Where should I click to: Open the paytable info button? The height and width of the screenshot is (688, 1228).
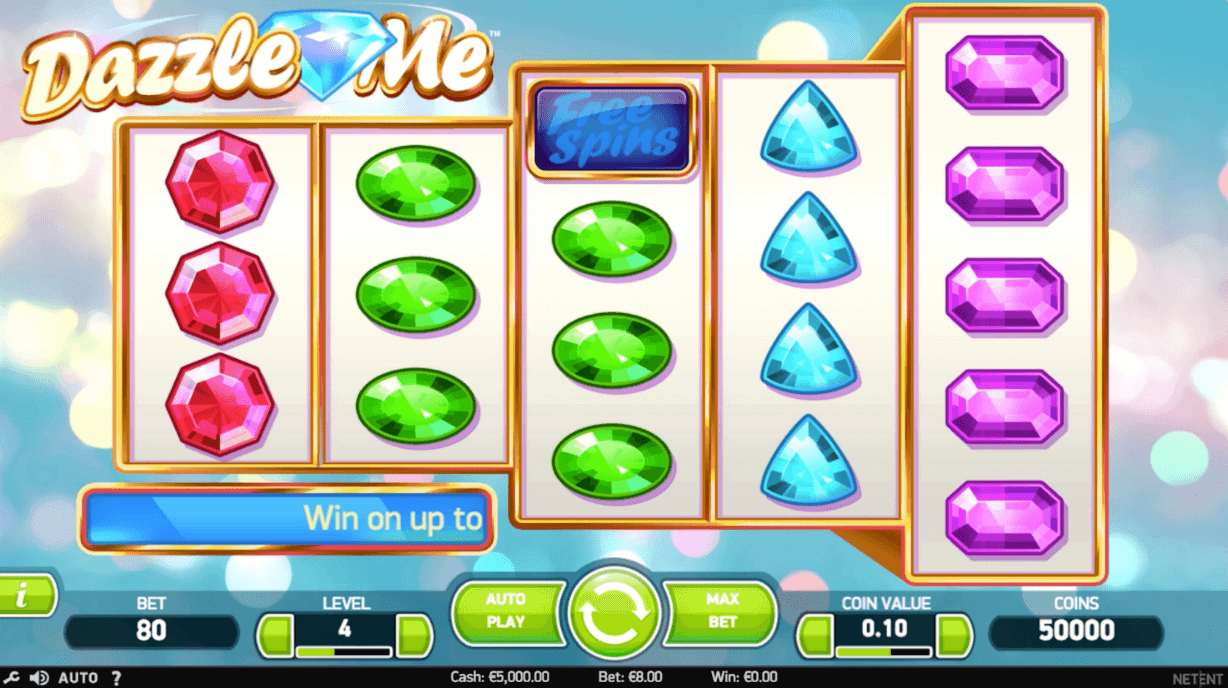[x=22, y=596]
